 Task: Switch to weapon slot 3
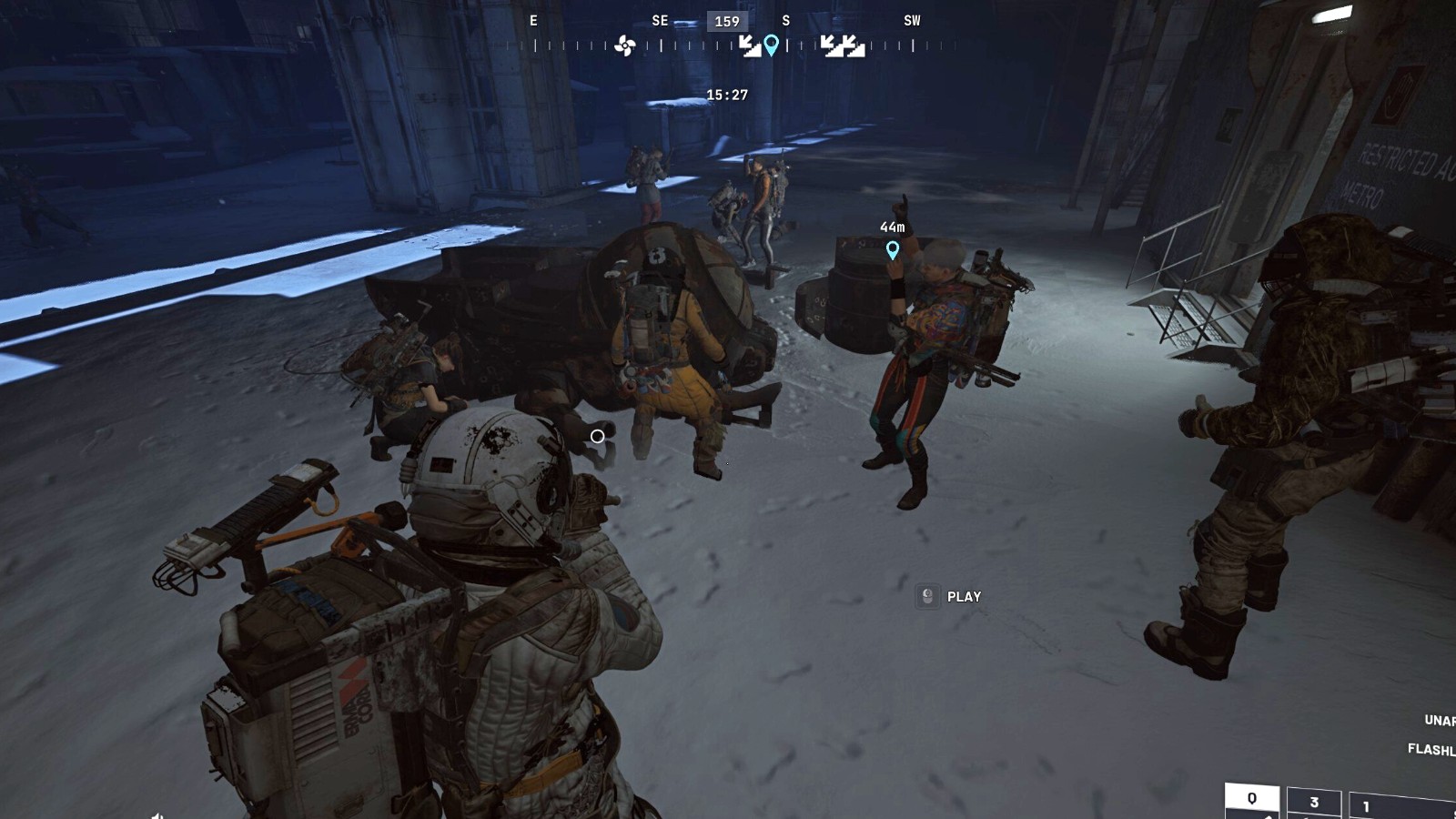[x=1313, y=803]
